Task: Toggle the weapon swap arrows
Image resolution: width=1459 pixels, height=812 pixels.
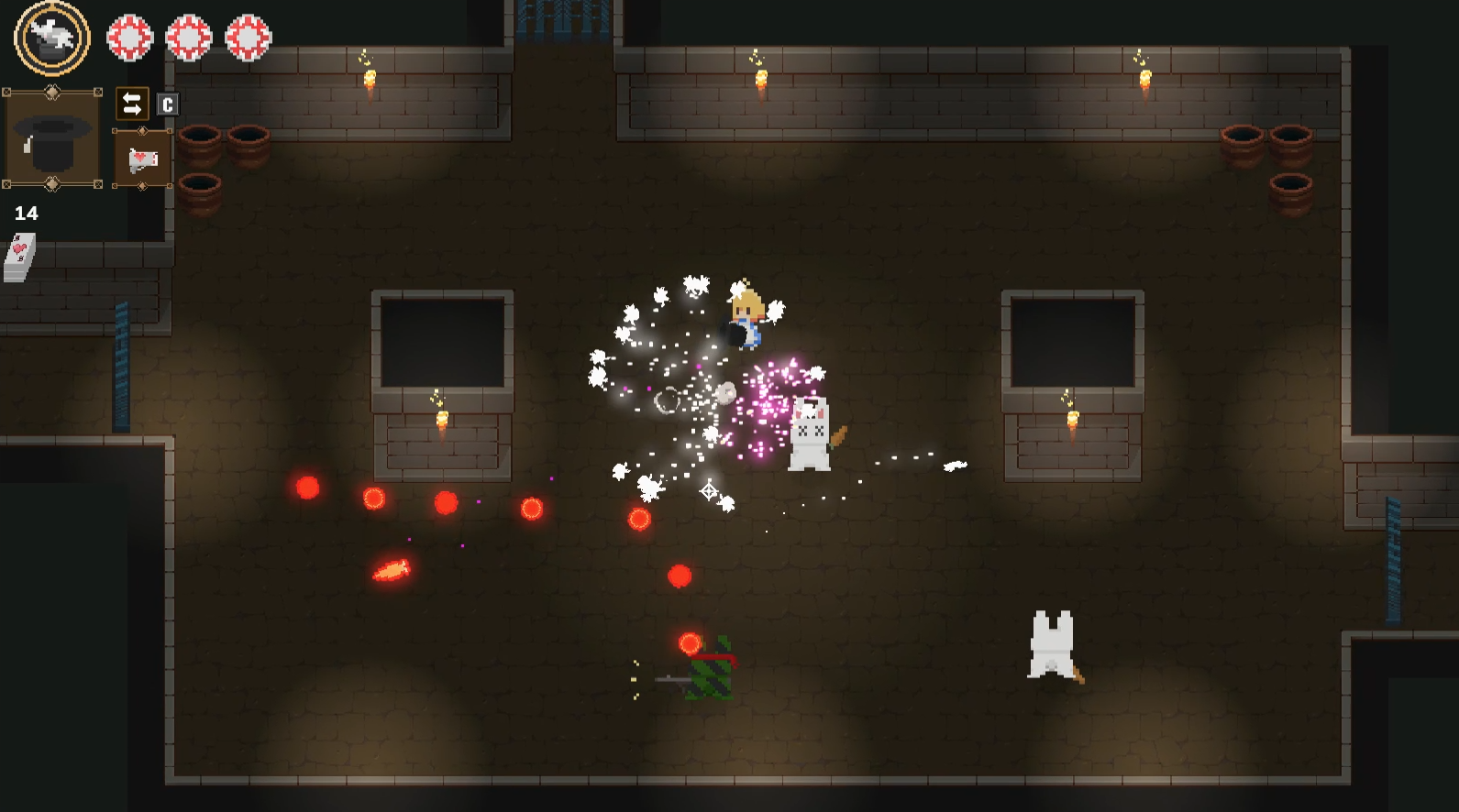Action: coord(131,104)
